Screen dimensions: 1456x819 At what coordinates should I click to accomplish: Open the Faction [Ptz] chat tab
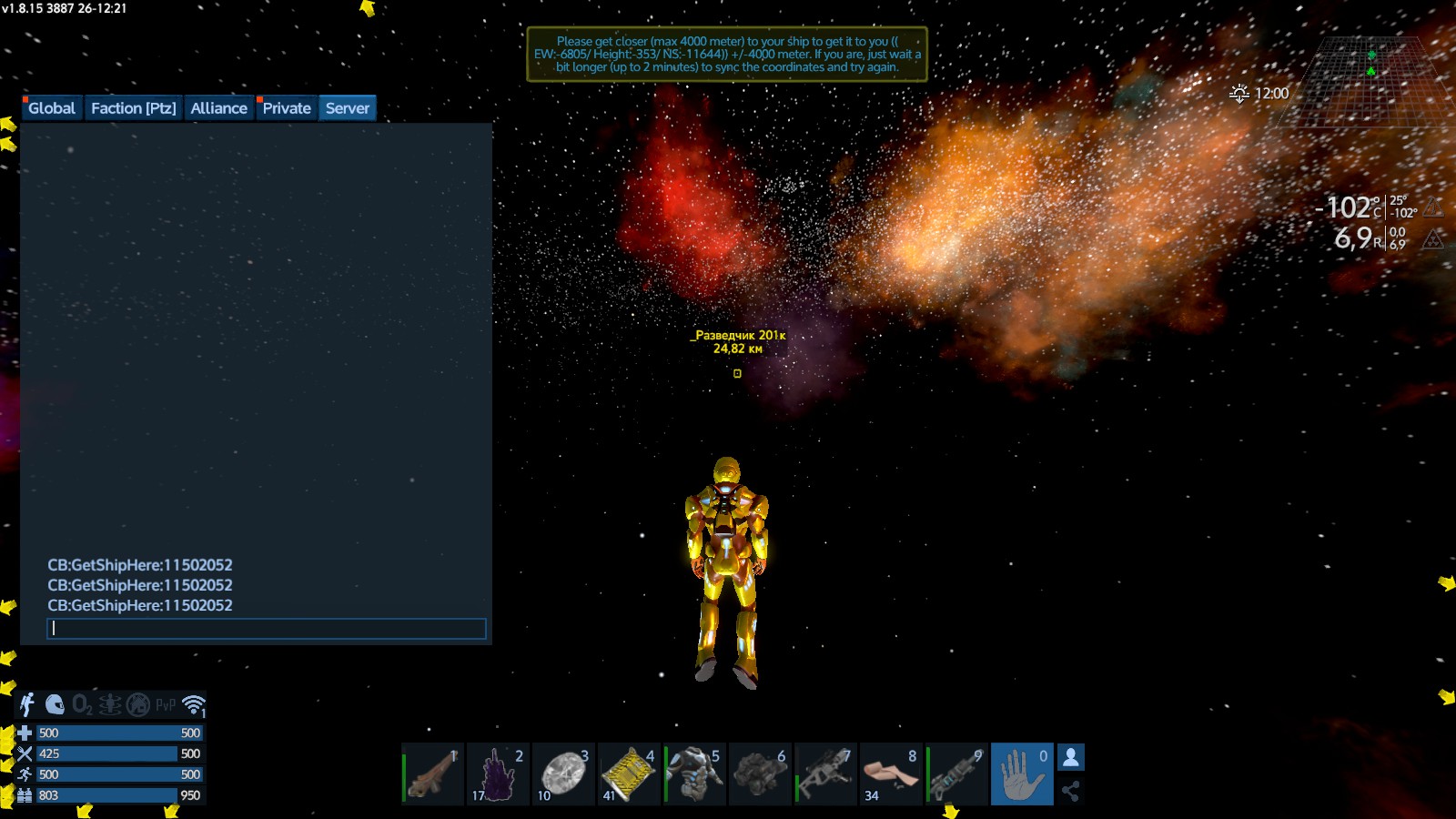[x=133, y=108]
